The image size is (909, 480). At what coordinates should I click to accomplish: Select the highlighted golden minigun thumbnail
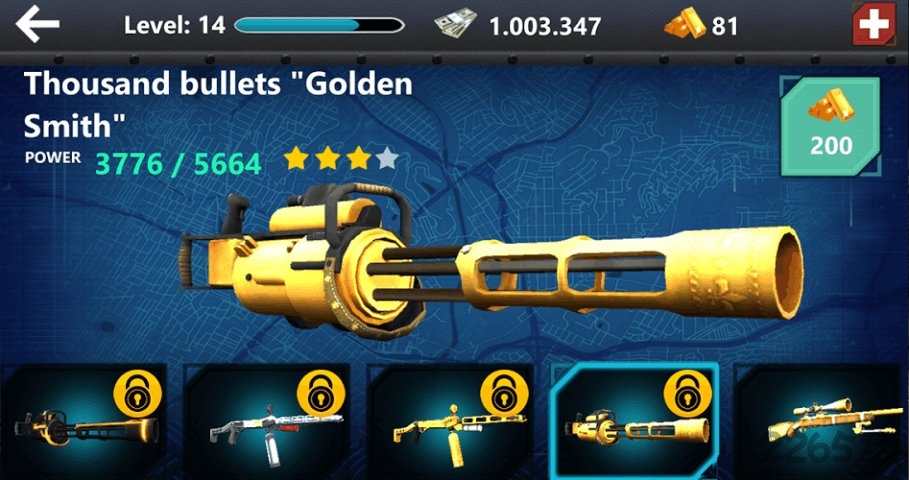[x=635, y=421]
